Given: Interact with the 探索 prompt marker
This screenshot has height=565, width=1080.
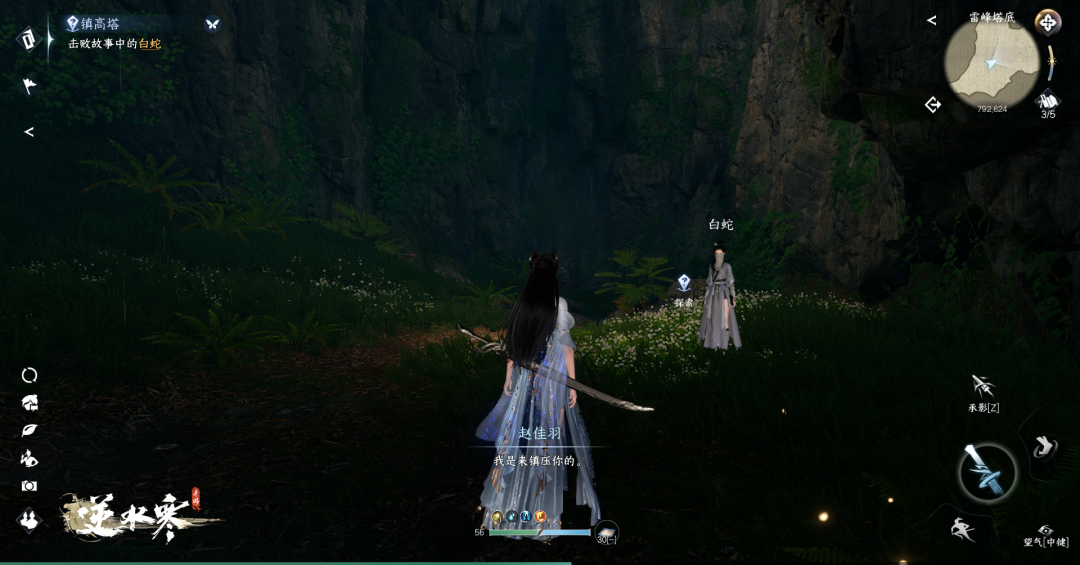Looking at the screenshot, I should click(684, 284).
